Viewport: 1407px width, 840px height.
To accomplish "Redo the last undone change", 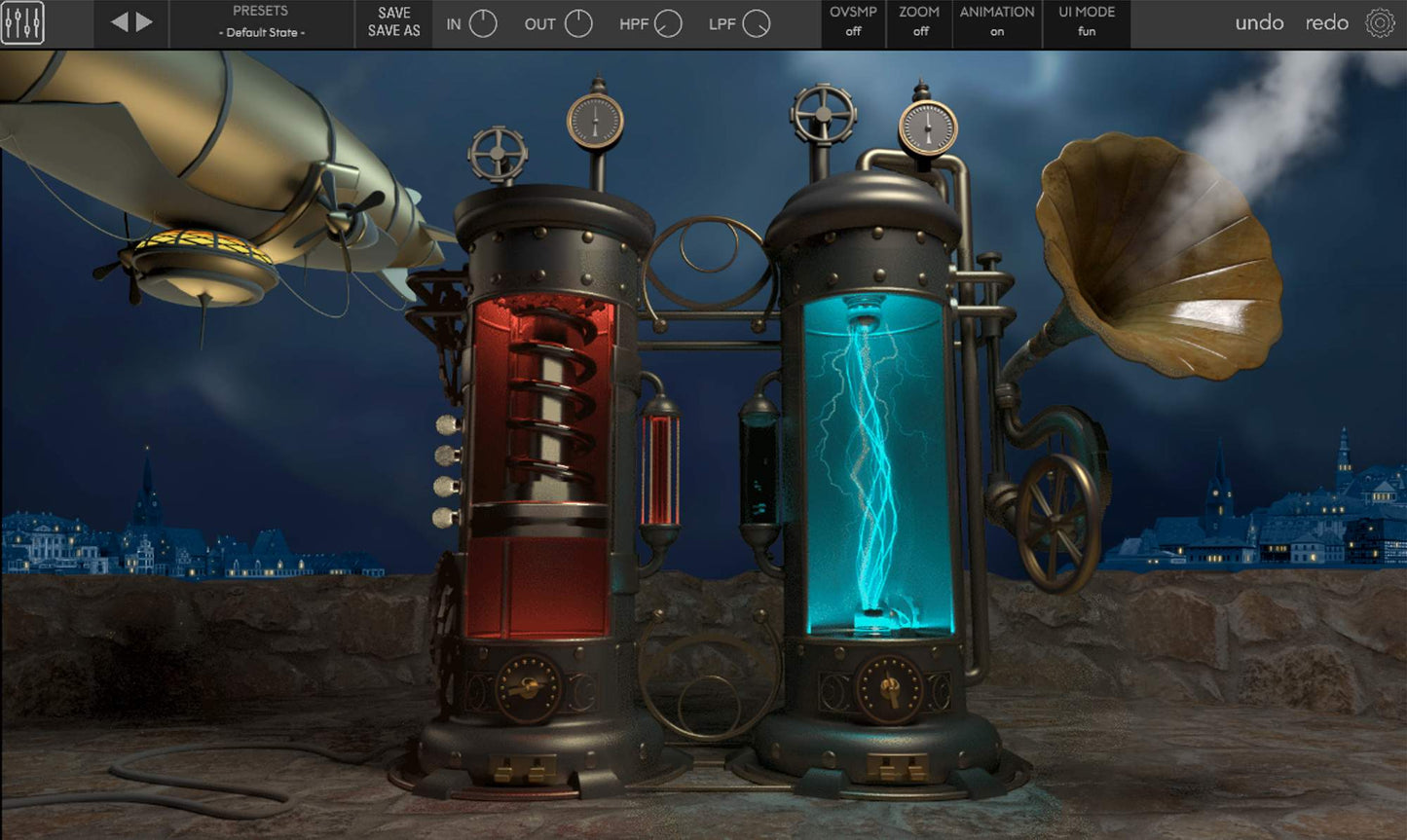I will [x=1326, y=23].
